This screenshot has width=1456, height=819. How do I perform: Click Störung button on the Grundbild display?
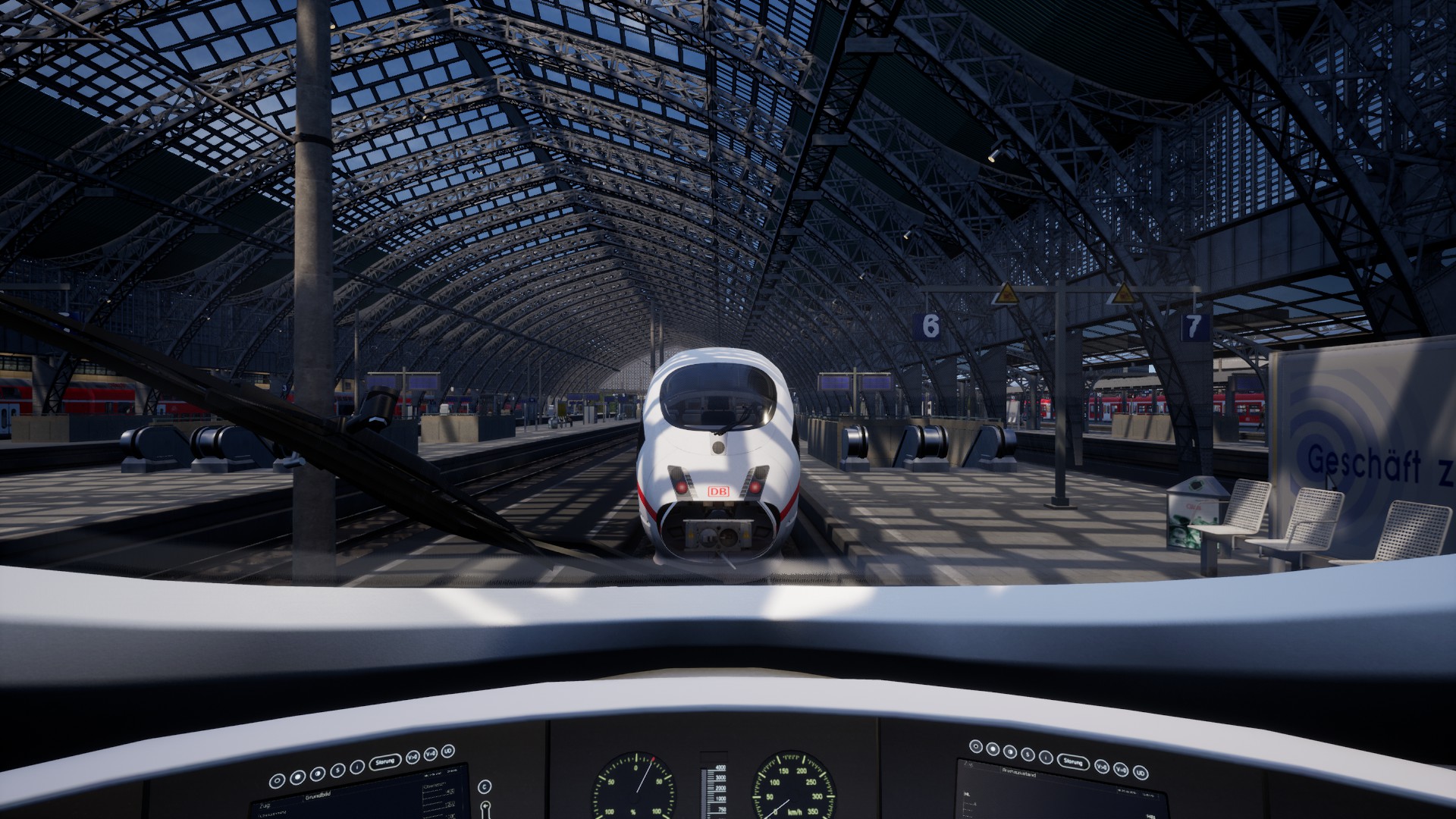click(x=386, y=762)
